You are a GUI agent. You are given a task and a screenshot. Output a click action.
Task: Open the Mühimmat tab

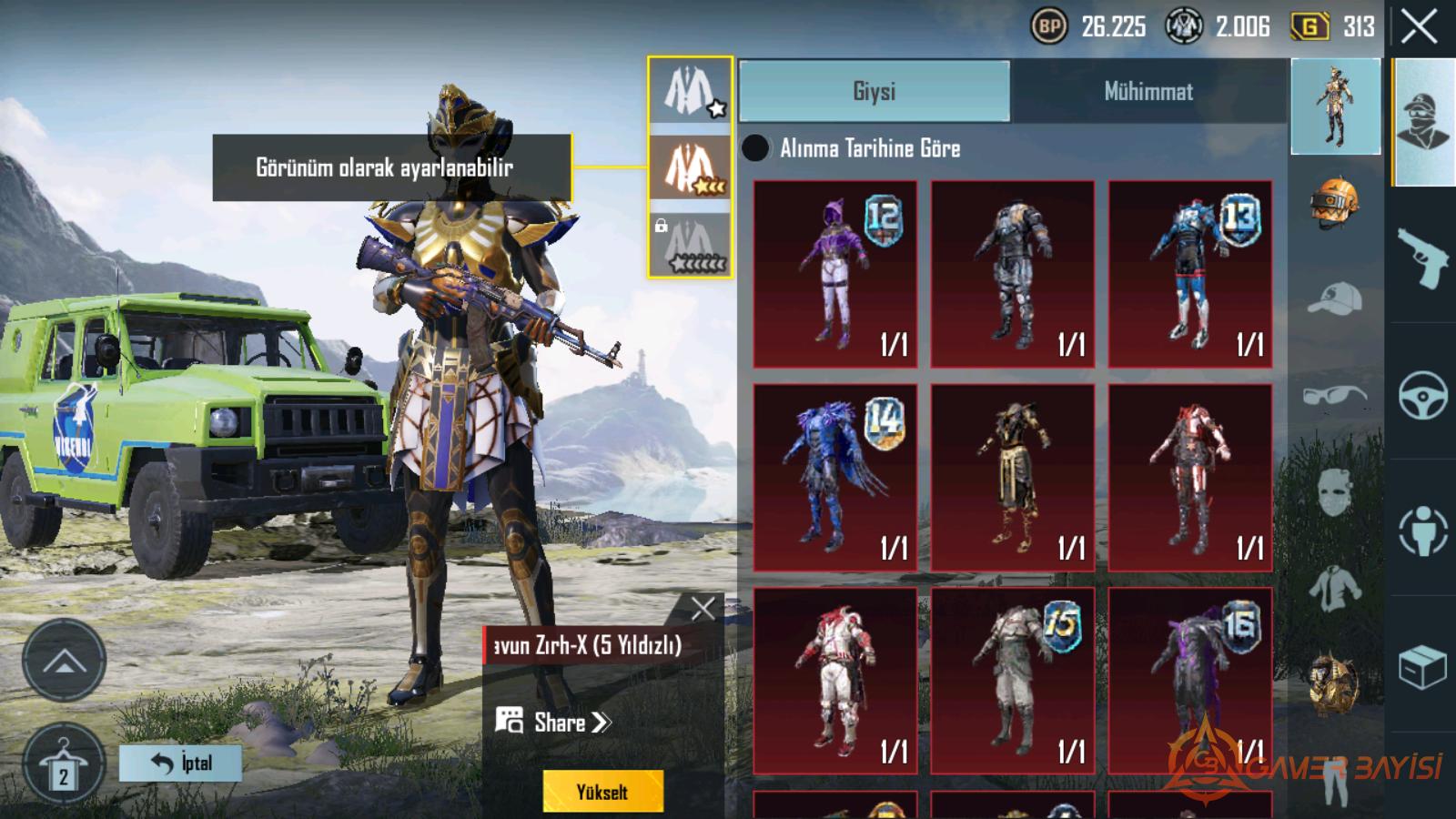(x=1148, y=91)
